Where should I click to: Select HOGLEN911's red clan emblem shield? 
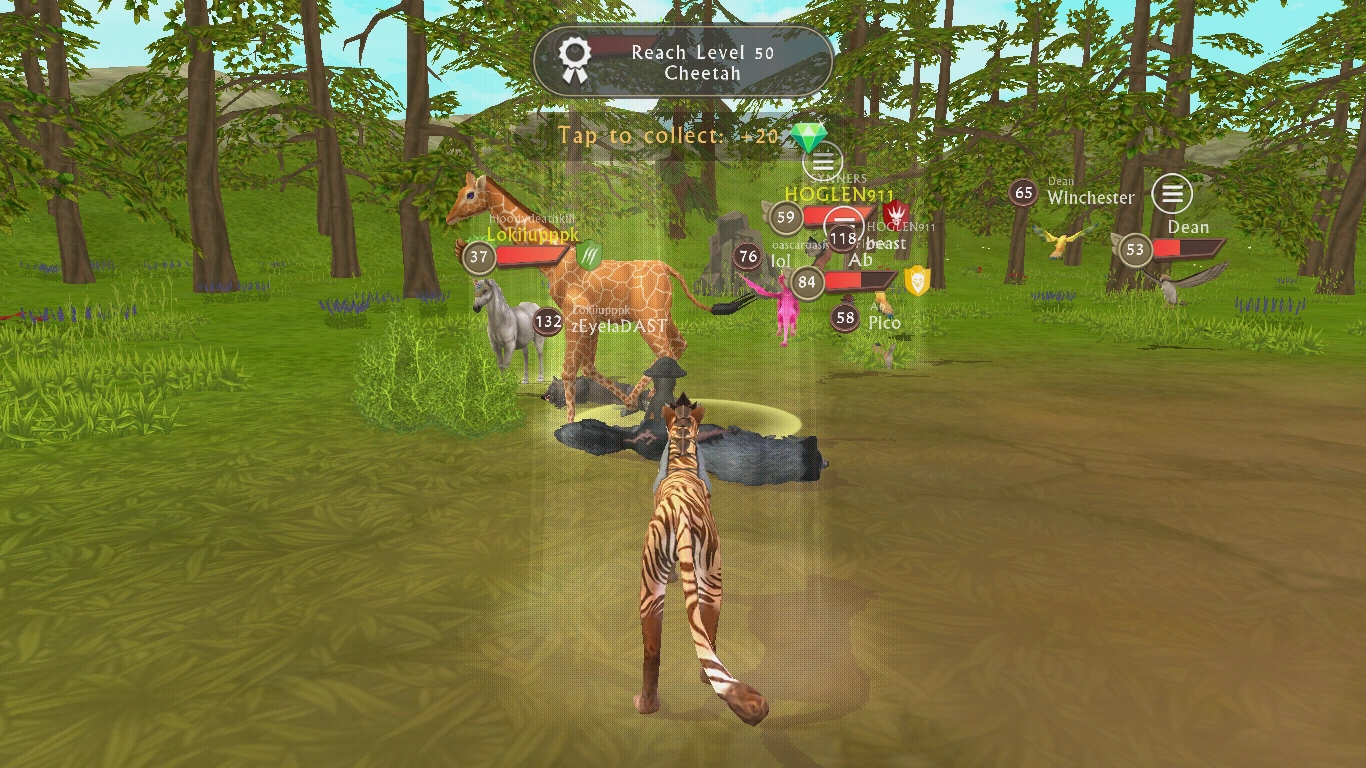[x=895, y=215]
